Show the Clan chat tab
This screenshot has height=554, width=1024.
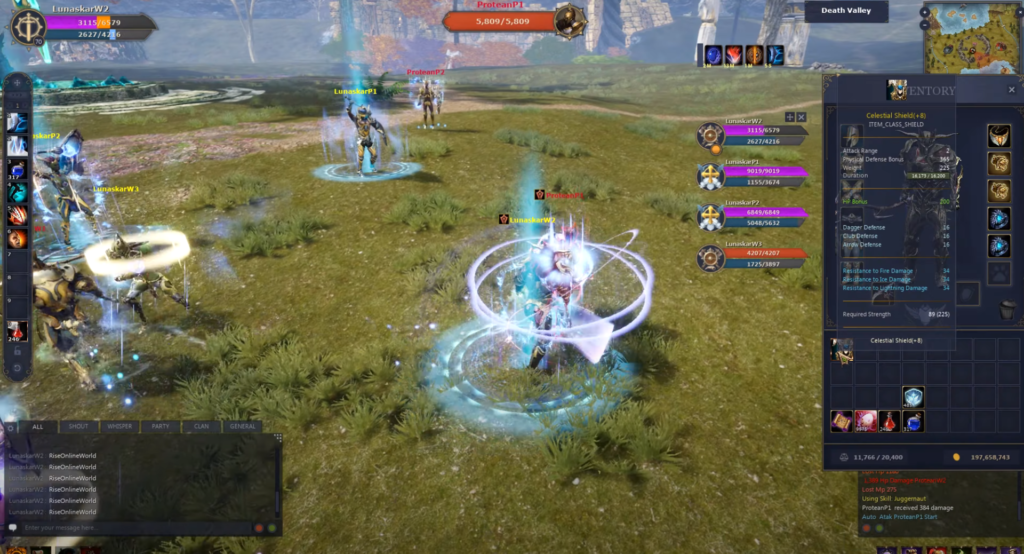201,426
